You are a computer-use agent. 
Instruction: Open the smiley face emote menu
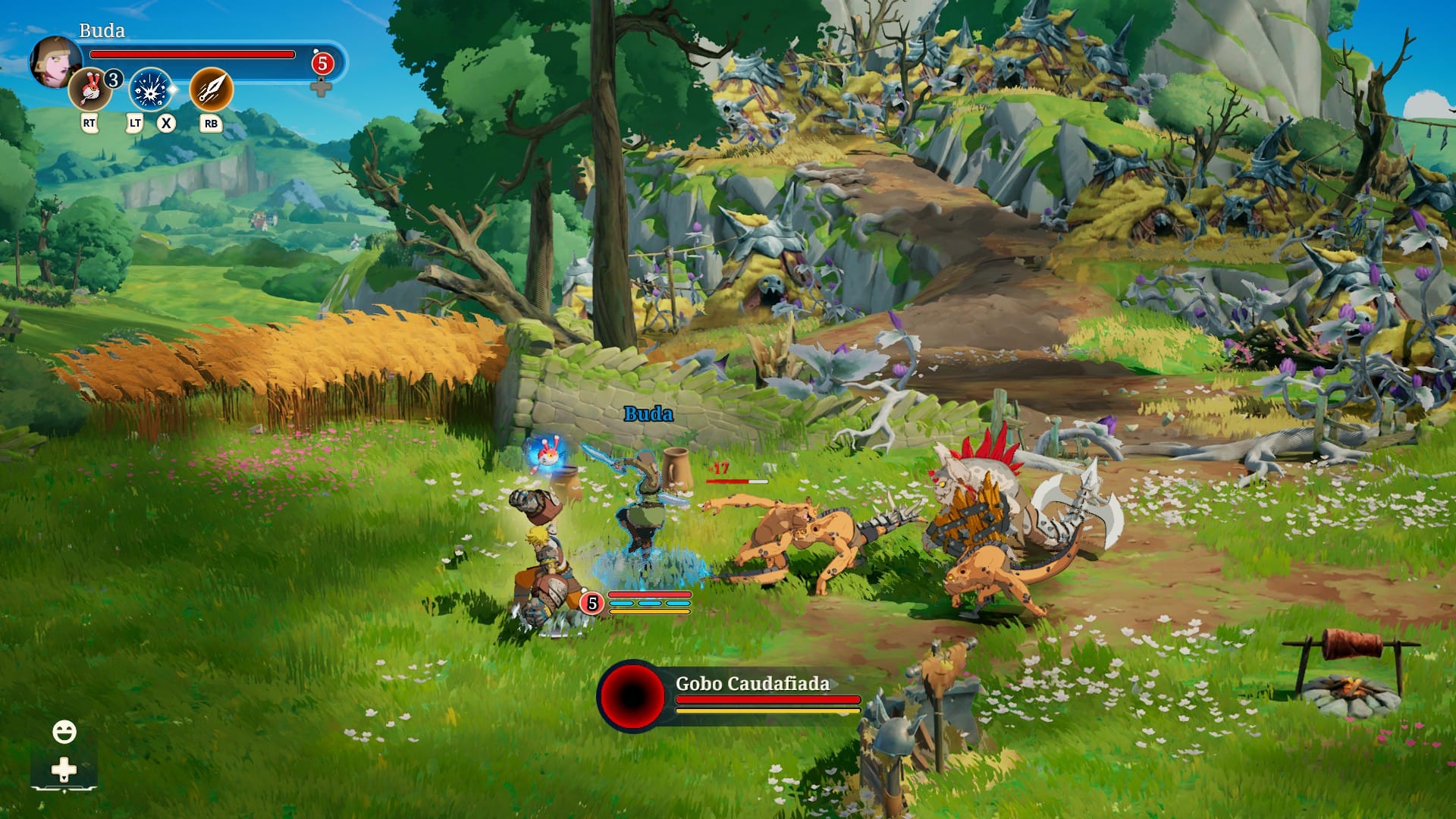point(64,732)
